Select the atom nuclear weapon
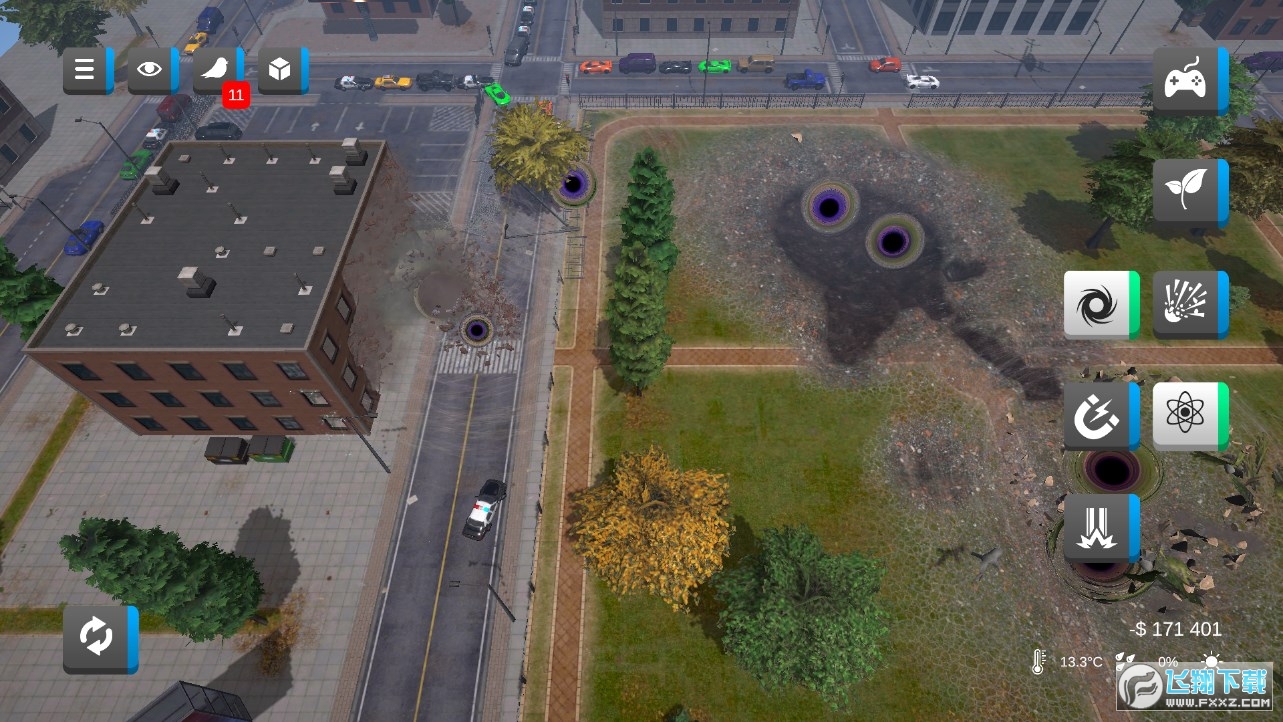 pyautogui.click(x=1188, y=415)
